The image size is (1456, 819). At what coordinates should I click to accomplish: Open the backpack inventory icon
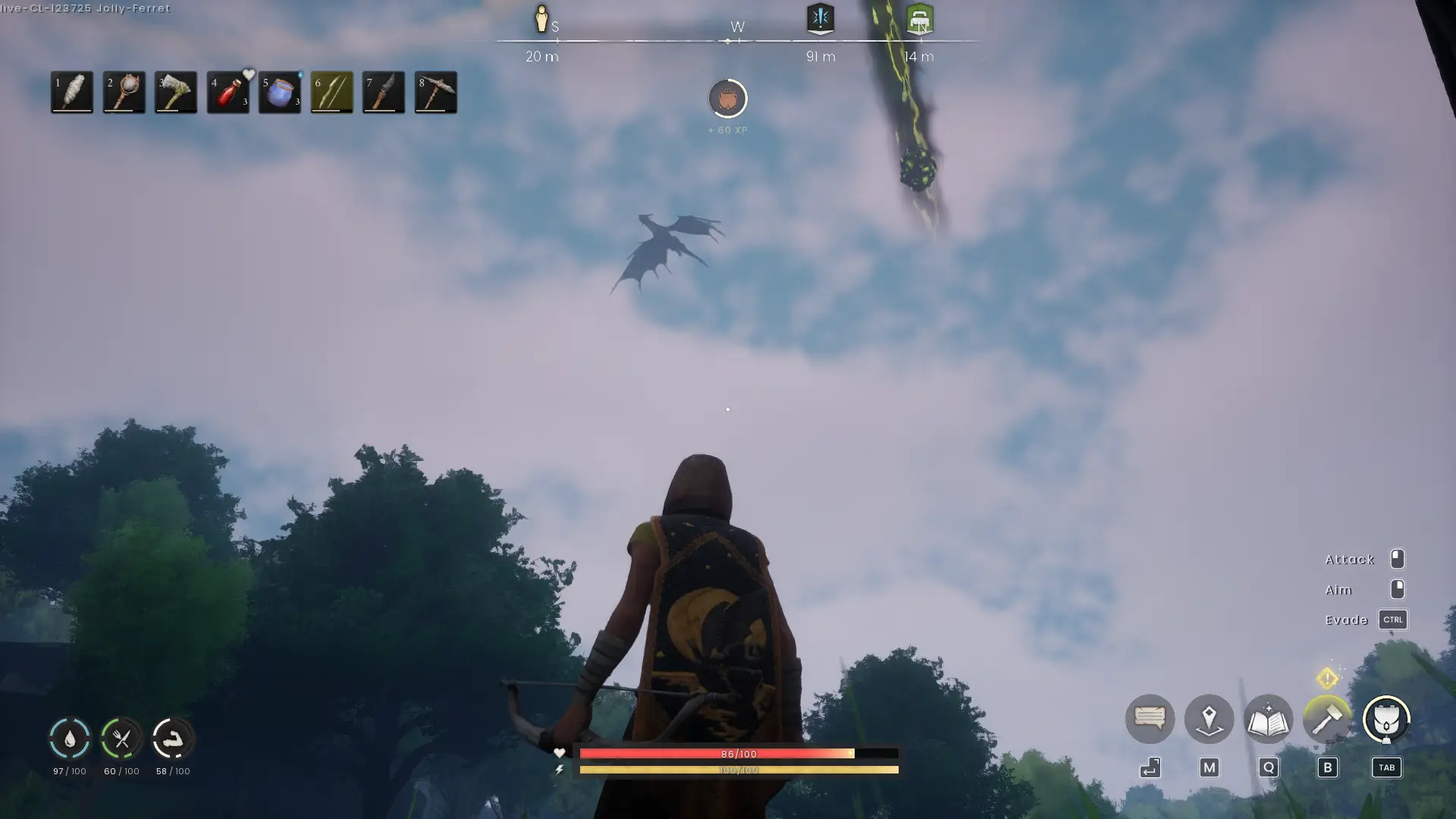tap(1386, 718)
